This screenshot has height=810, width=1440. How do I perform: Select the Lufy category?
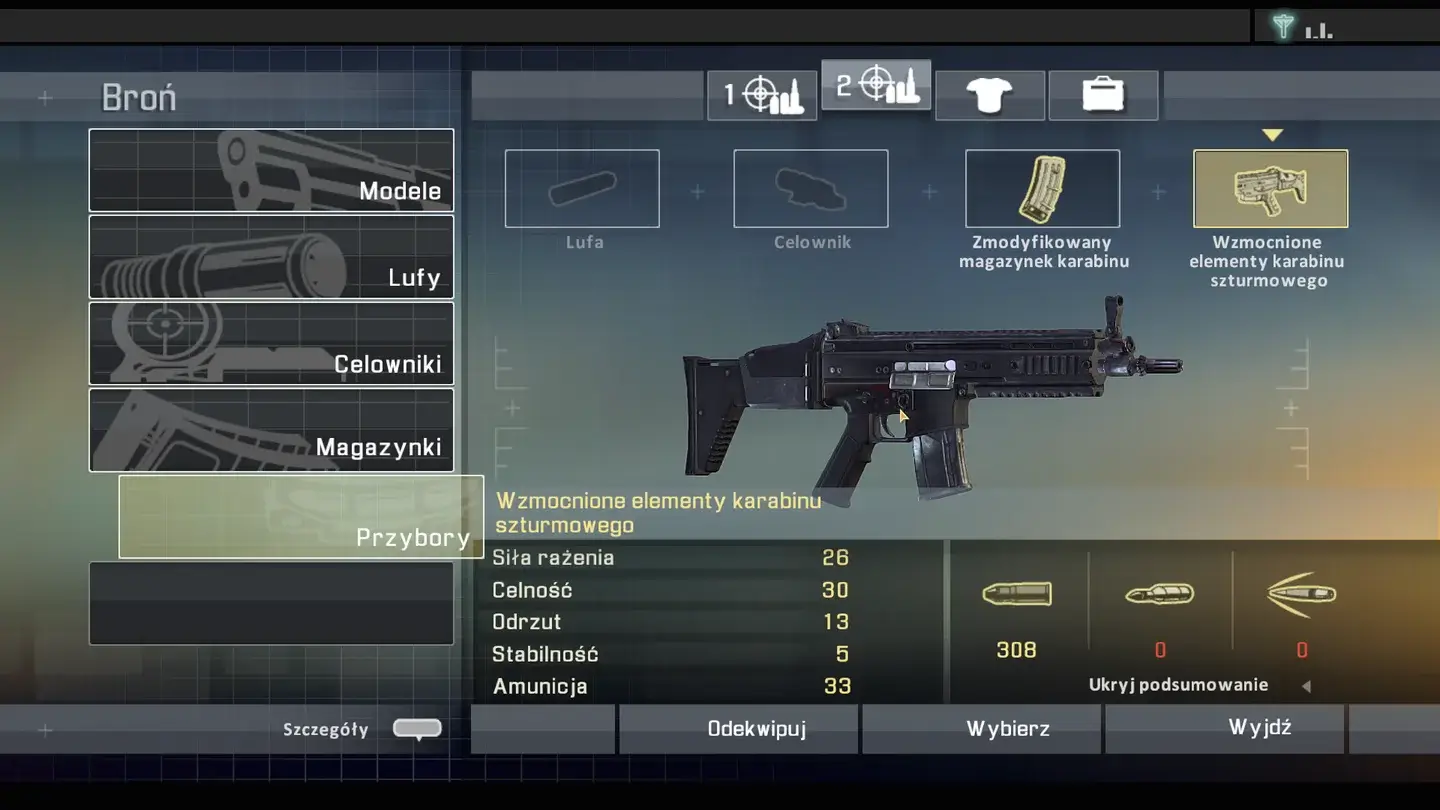click(271, 257)
